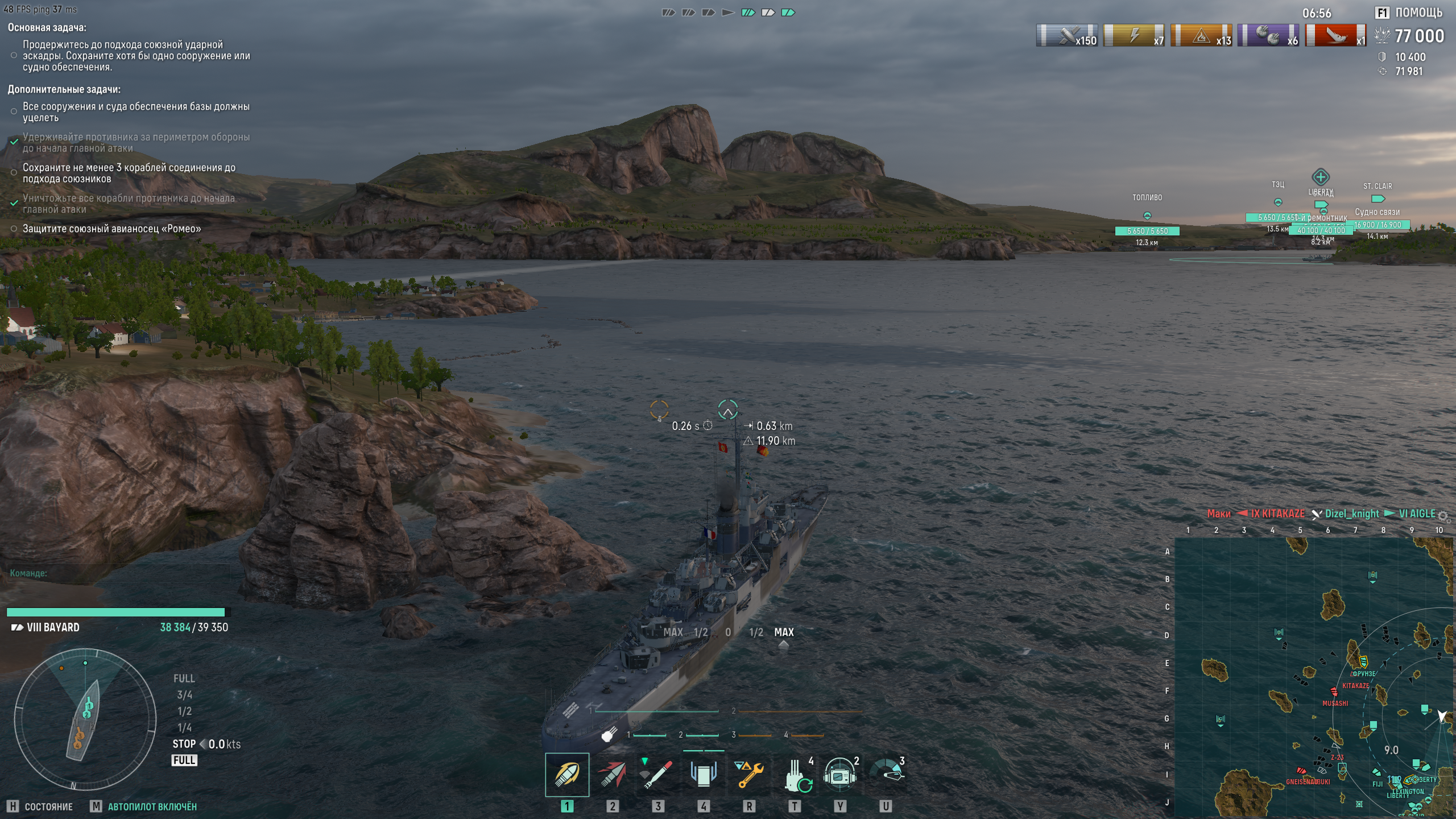Activate the Hydroacoustic Search consumable

tap(840, 775)
